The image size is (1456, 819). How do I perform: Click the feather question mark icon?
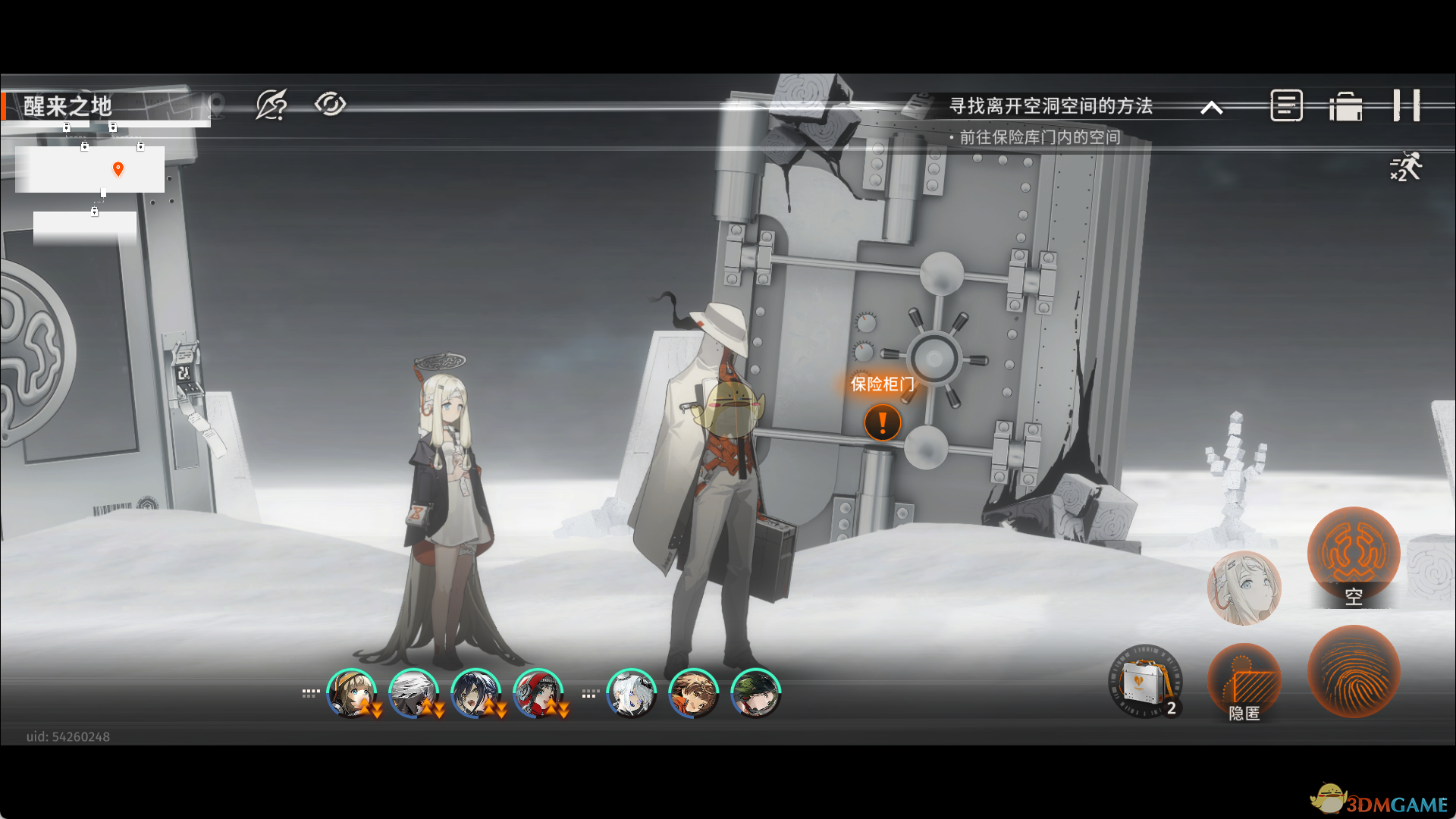click(271, 105)
